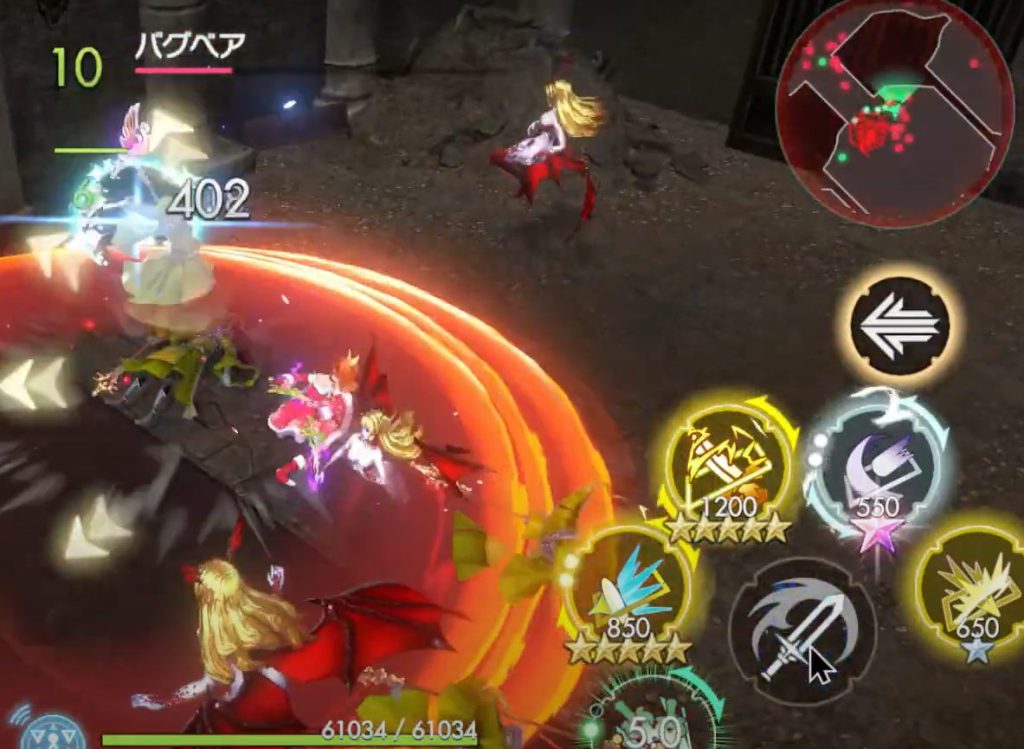This screenshot has height=749, width=1024.
Task: Tap the triple-arrow dash button
Action: (899, 326)
